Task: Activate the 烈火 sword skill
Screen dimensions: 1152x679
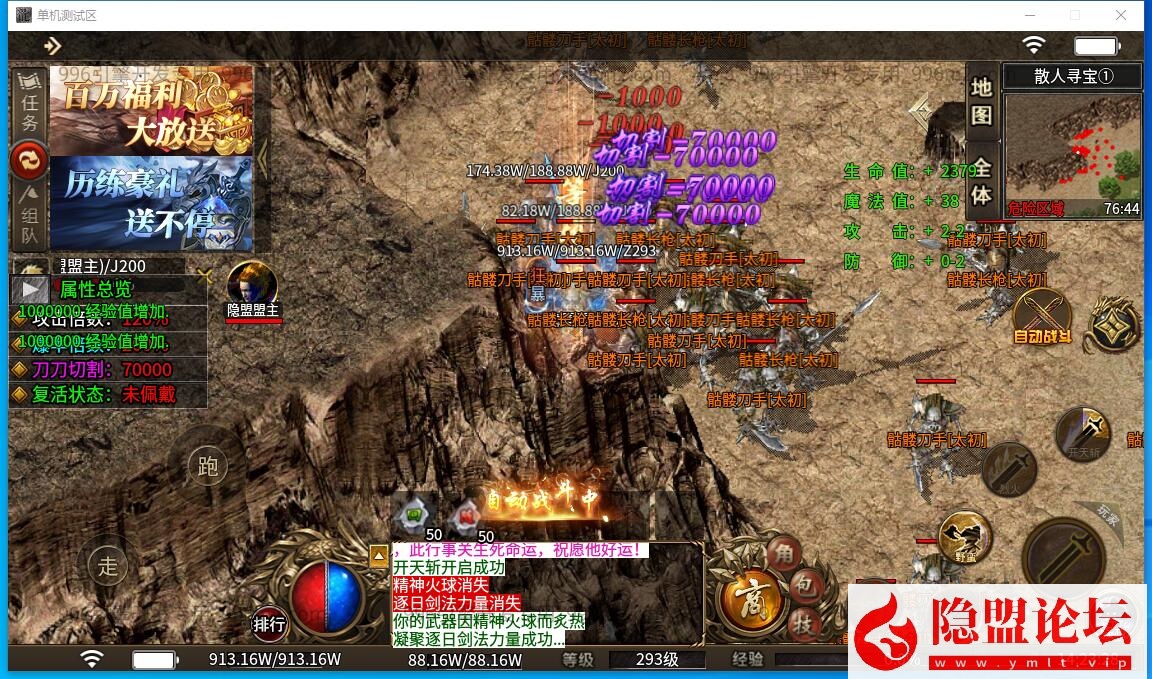Action: pos(1008,468)
